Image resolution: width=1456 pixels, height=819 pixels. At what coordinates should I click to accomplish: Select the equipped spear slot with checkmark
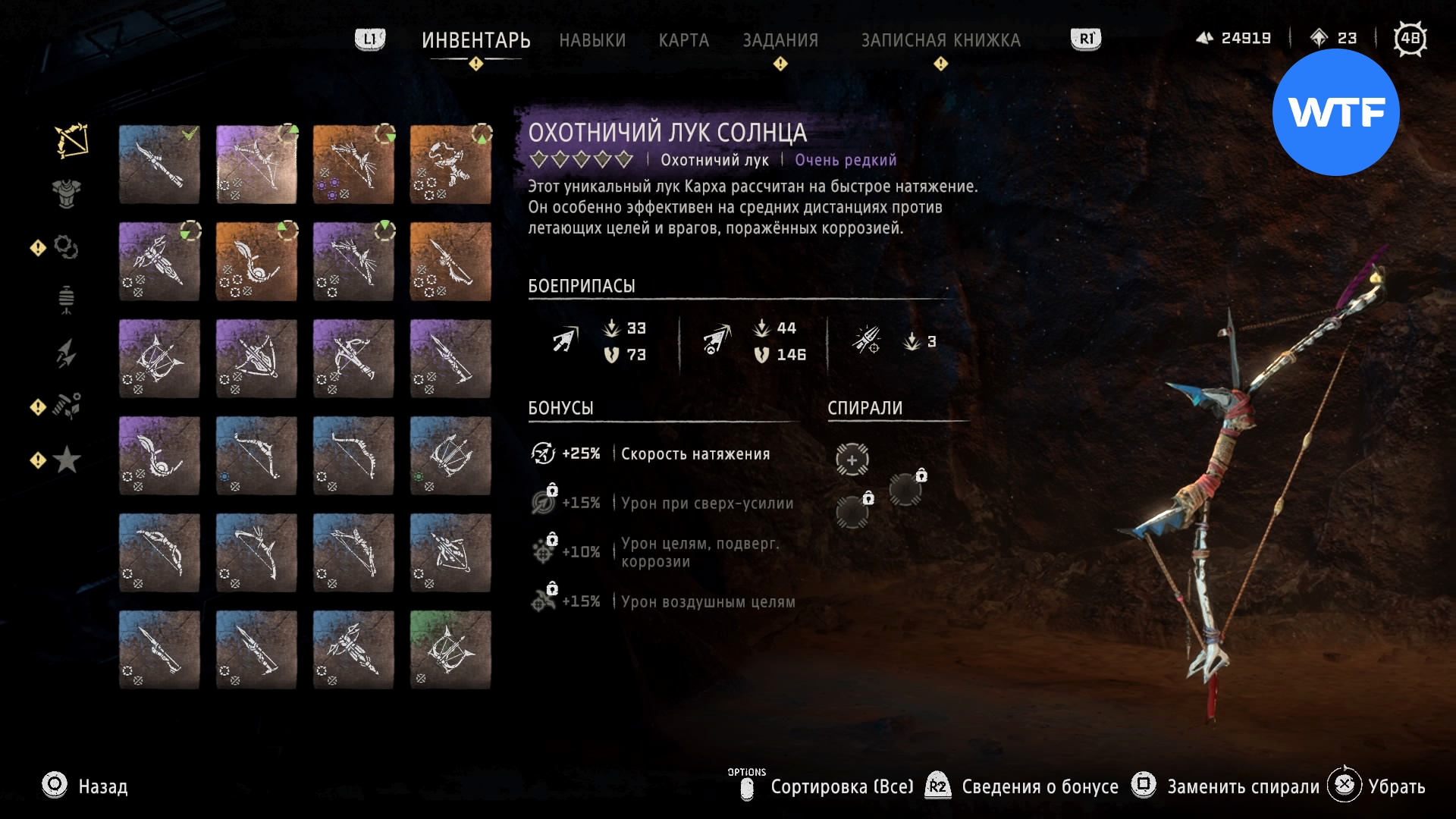click(159, 165)
